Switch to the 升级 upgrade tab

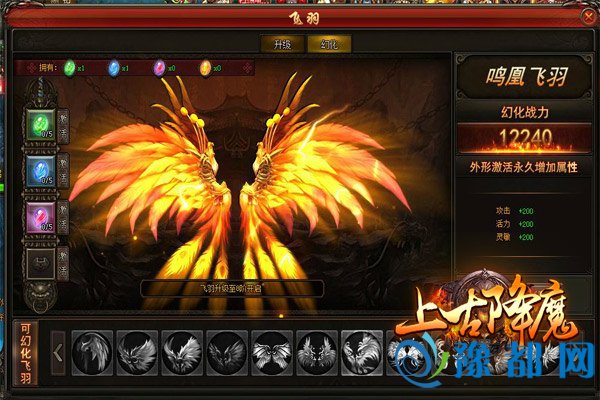click(x=274, y=44)
